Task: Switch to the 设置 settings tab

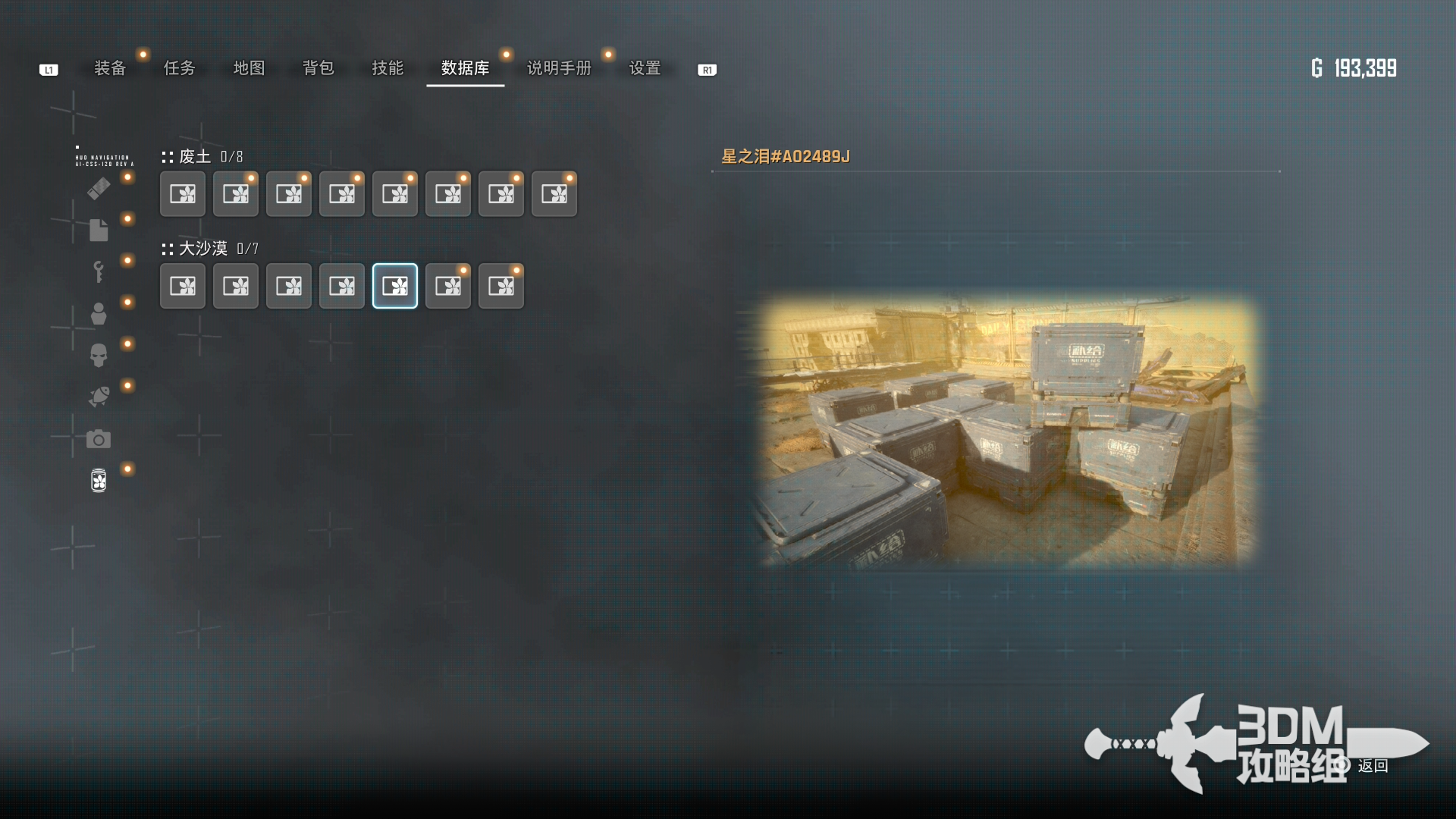Action: click(645, 68)
